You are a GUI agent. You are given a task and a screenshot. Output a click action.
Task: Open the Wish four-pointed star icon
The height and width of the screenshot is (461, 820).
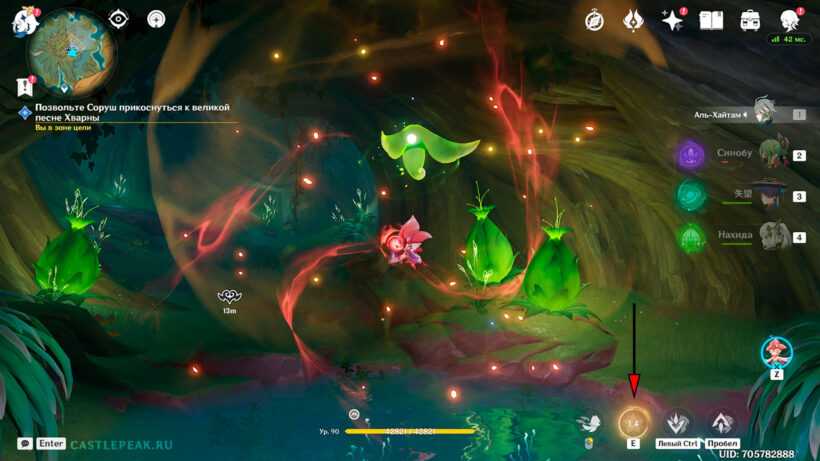pos(672,20)
